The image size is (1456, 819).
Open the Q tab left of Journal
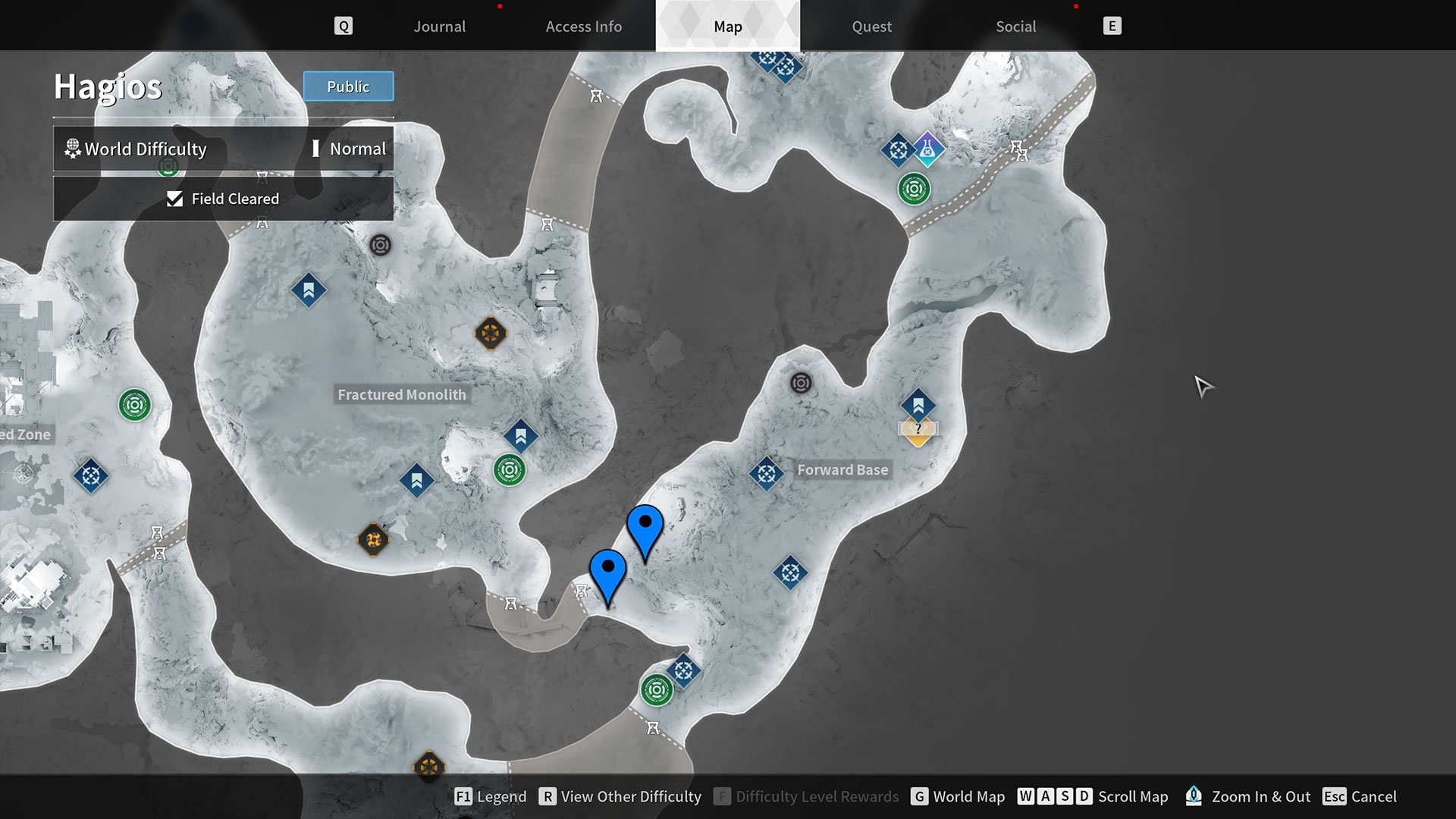[x=344, y=25]
